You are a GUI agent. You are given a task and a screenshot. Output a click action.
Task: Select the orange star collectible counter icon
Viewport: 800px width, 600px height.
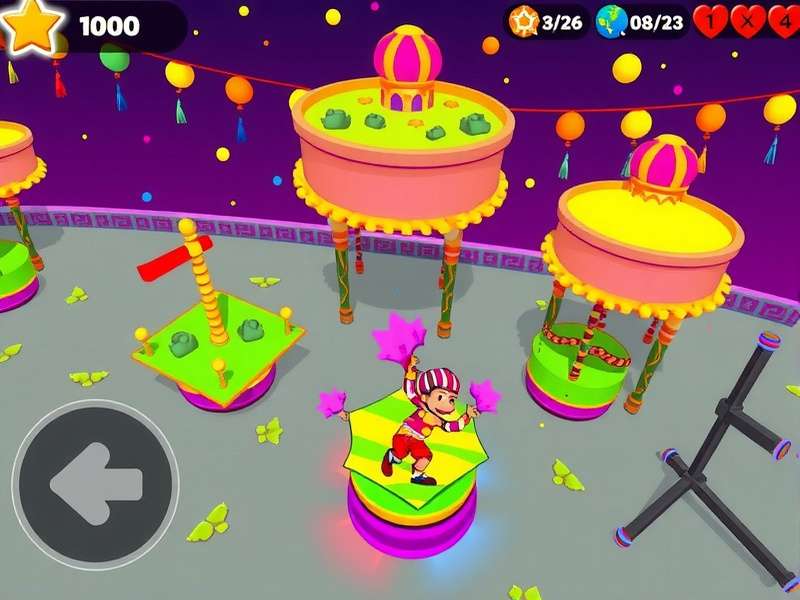tap(521, 20)
